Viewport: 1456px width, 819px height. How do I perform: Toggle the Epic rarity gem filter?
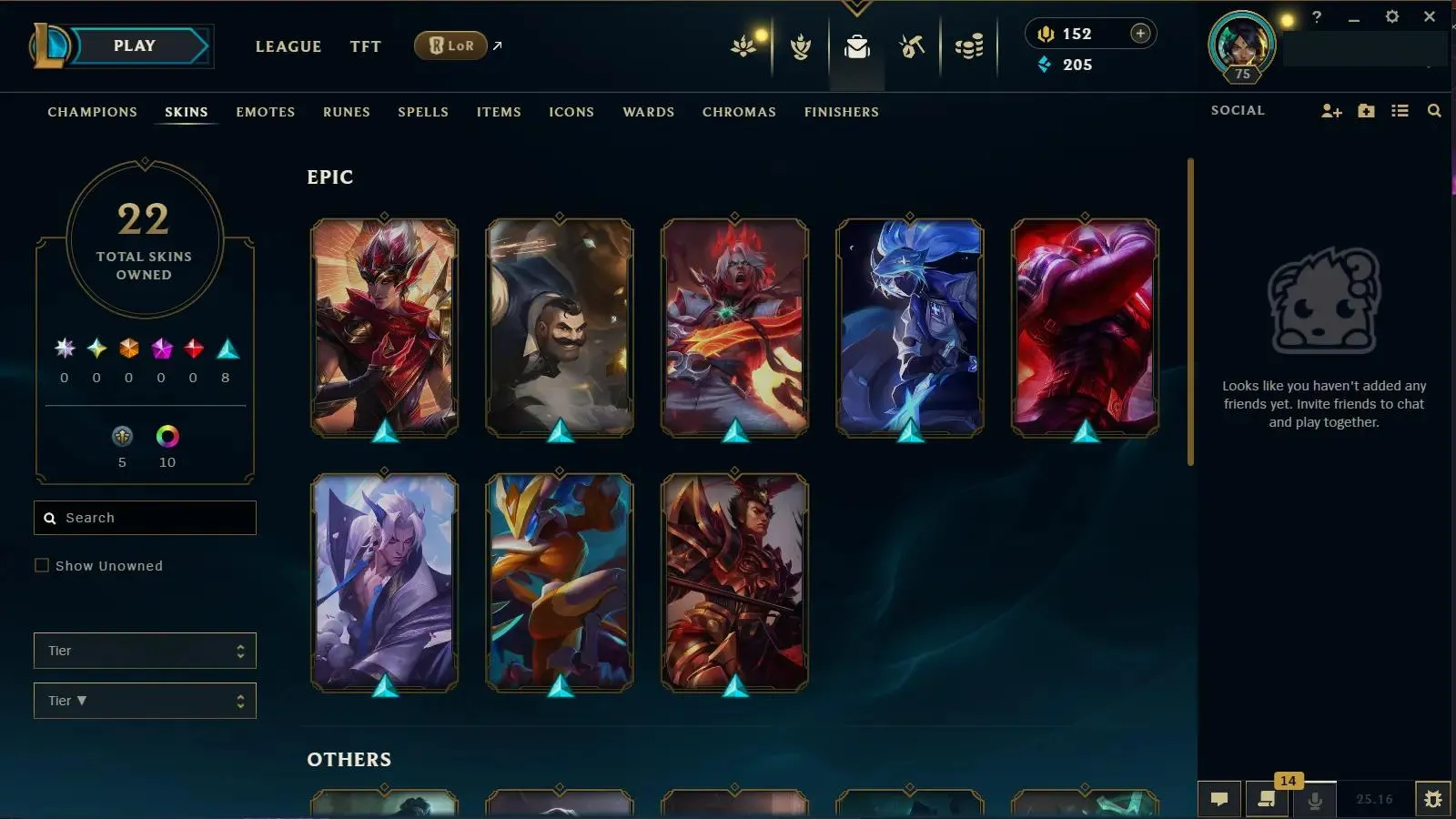point(225,347)
